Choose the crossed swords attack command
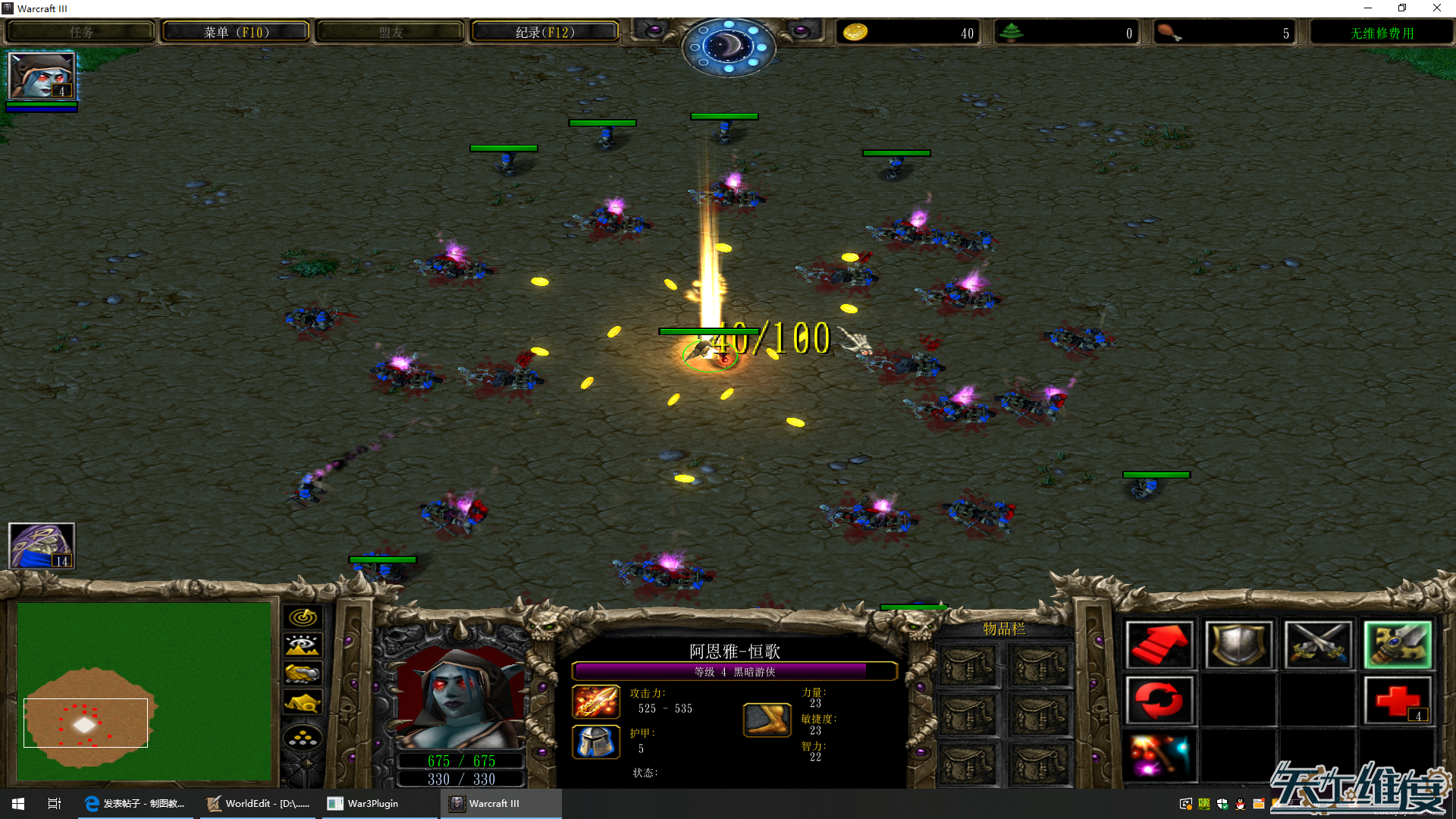The height and width of the screenshot is (819, 1456). pos(1318,645)
